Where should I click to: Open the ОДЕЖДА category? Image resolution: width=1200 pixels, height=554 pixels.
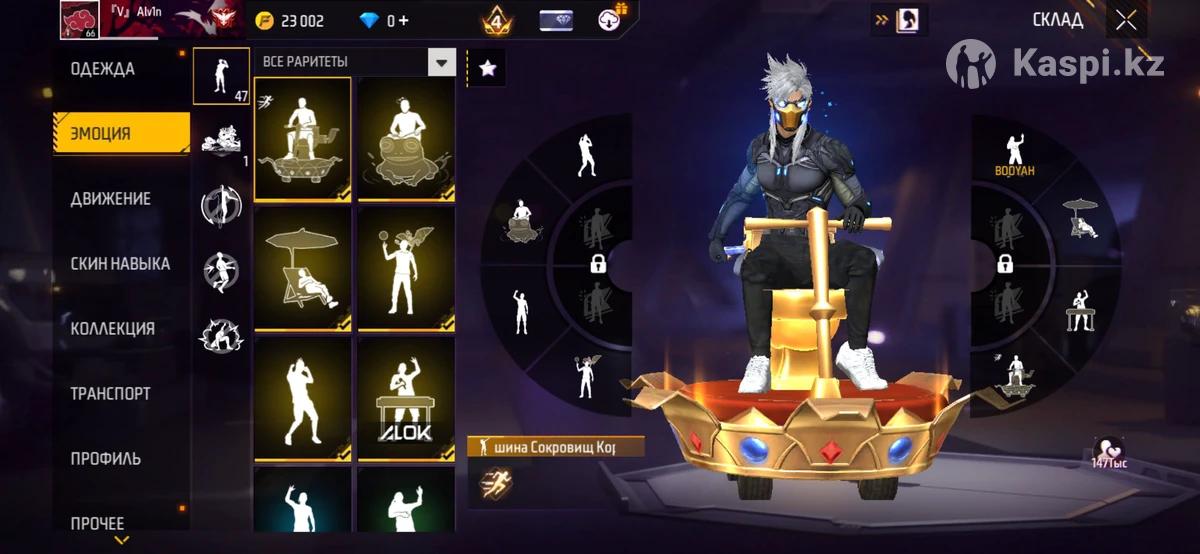point(103,70)
